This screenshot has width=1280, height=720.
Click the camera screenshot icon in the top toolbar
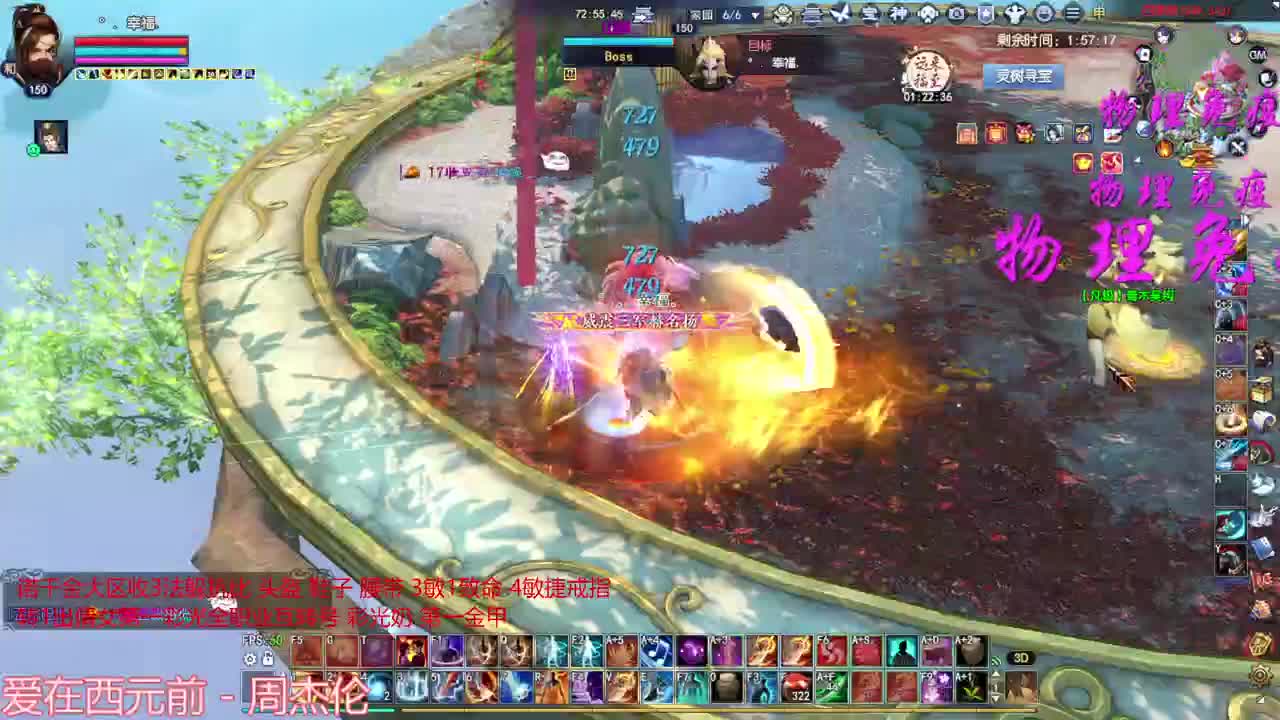pos(956,14)
